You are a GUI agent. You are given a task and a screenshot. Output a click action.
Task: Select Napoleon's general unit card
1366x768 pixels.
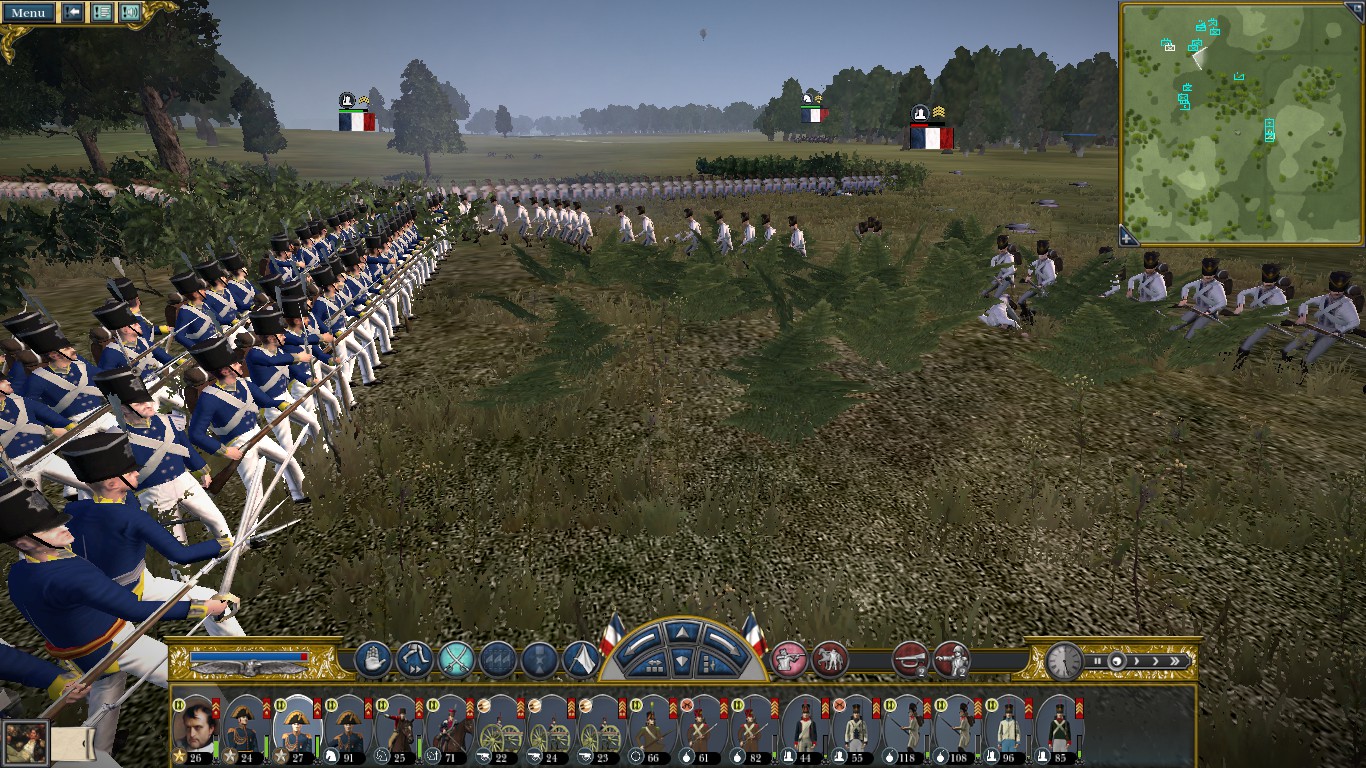click(194, 724)
